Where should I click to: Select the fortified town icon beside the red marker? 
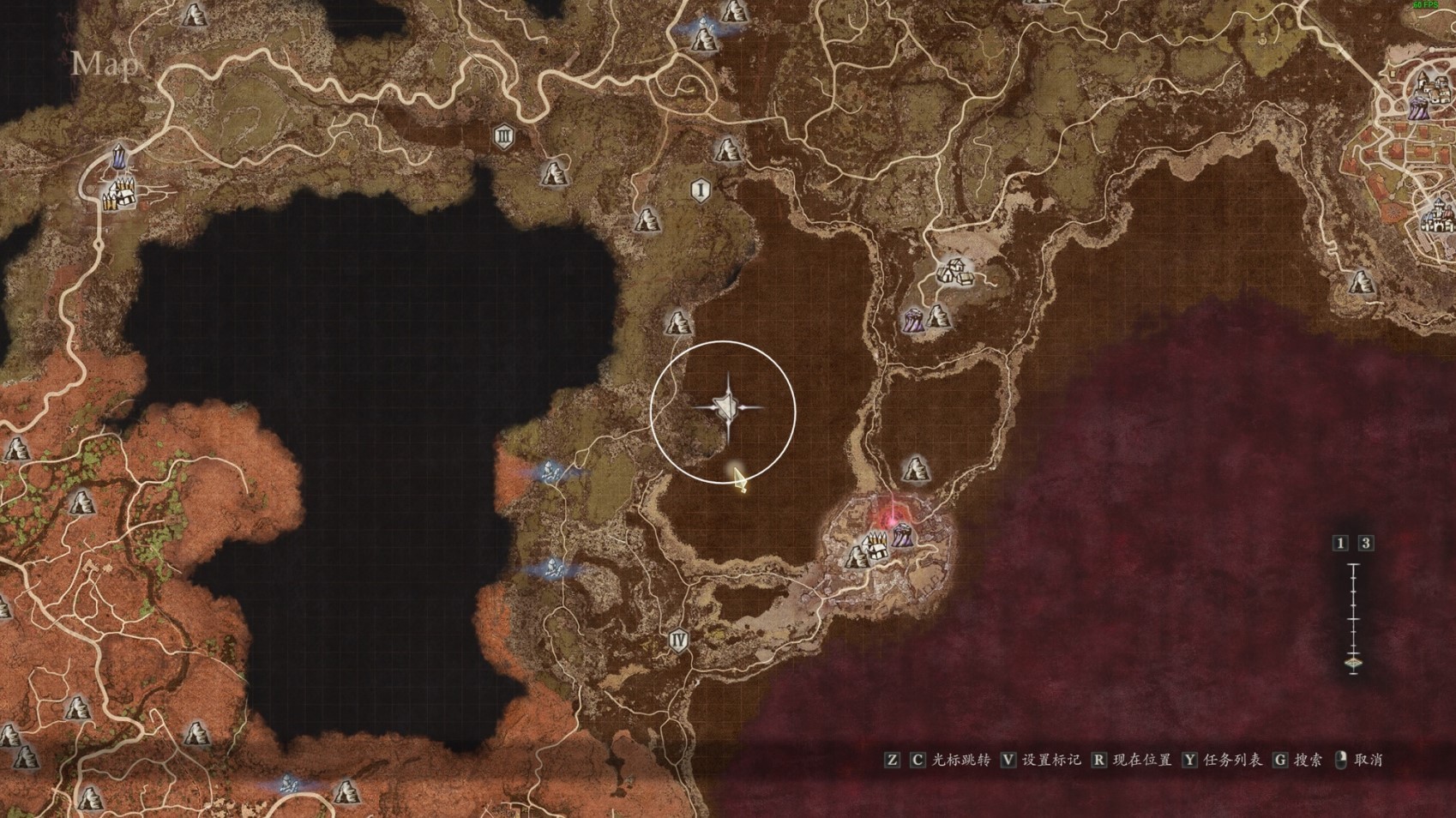pos(875,547)
